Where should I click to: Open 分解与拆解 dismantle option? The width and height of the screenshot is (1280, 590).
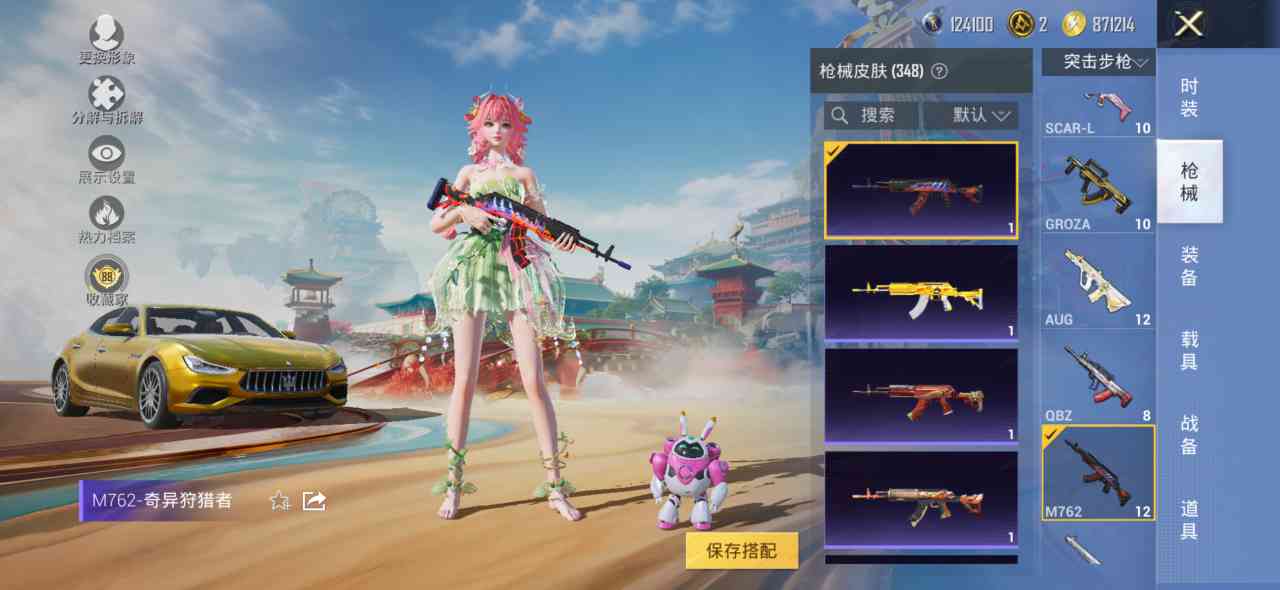[x=107, y=100]
